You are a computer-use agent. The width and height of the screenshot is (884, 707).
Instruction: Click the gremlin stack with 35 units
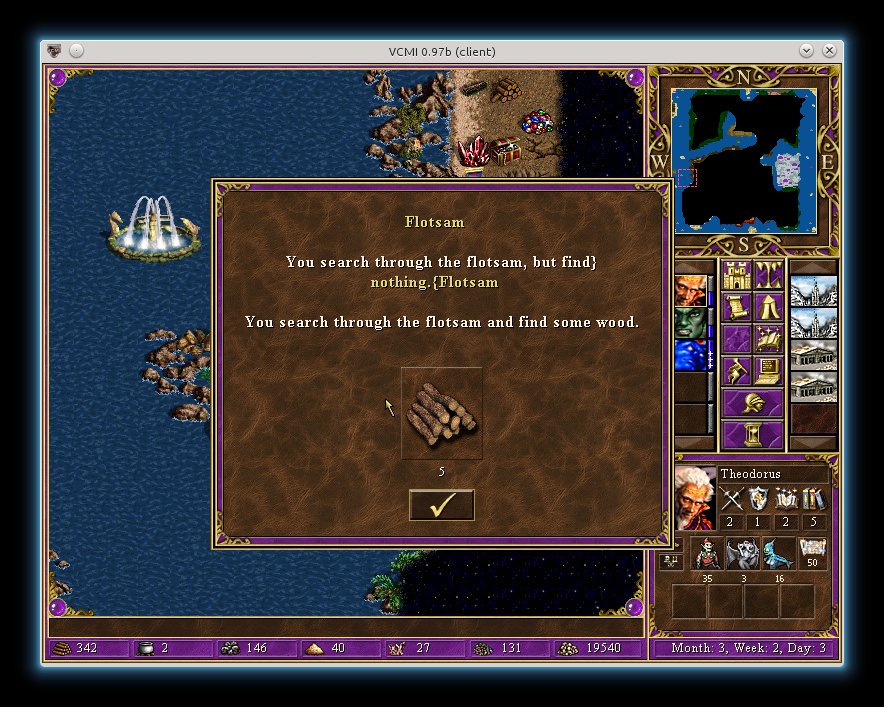tap(707, 554)
